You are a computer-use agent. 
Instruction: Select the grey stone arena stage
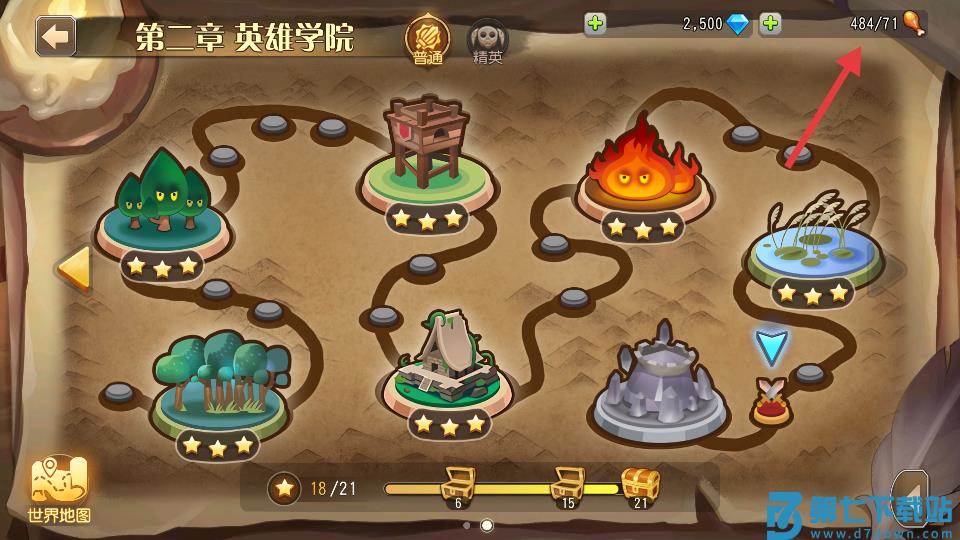659,385
